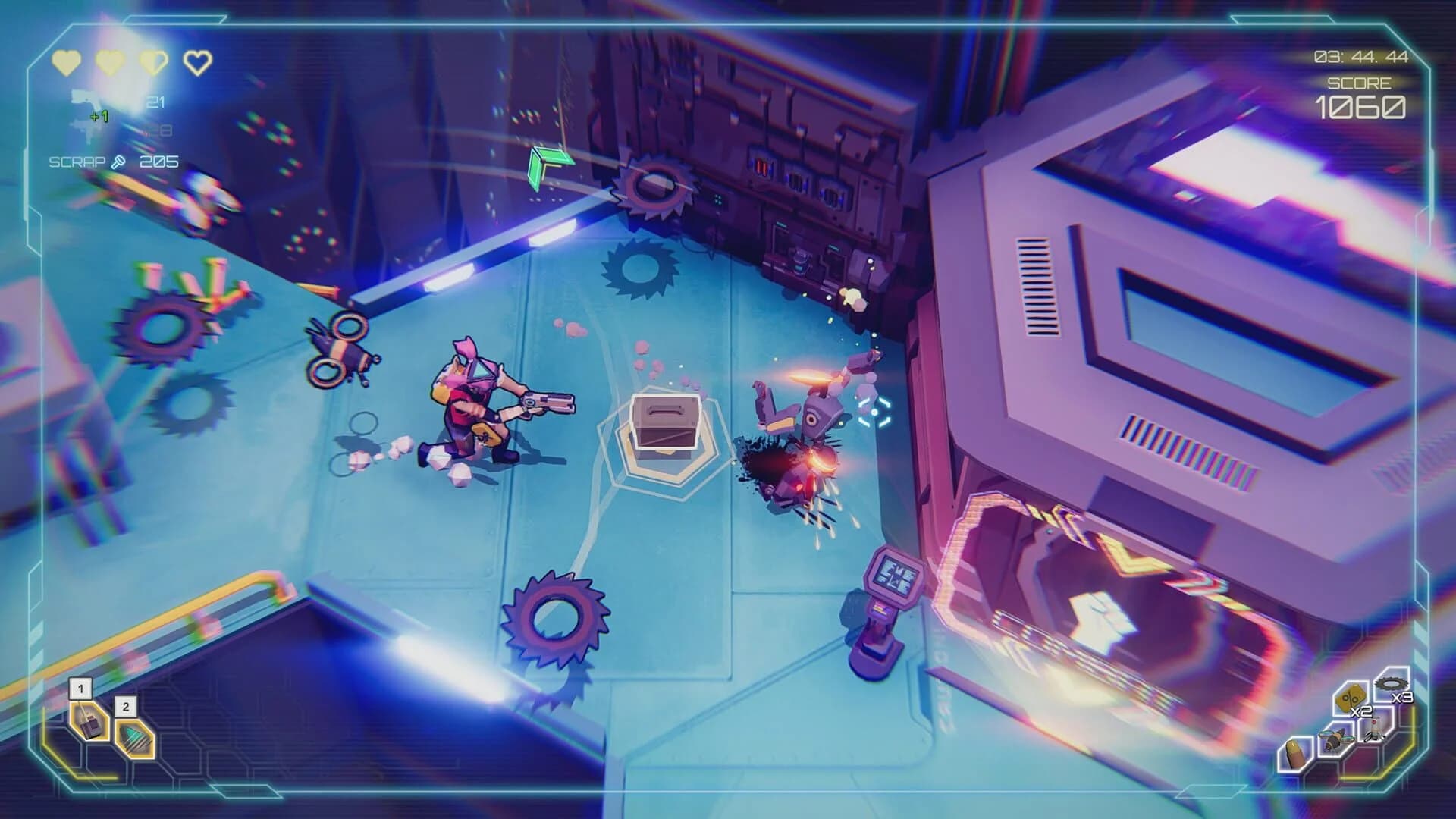Select the pistol weapon icon in the HUD
1456x819 pixels.
(83, 99)
